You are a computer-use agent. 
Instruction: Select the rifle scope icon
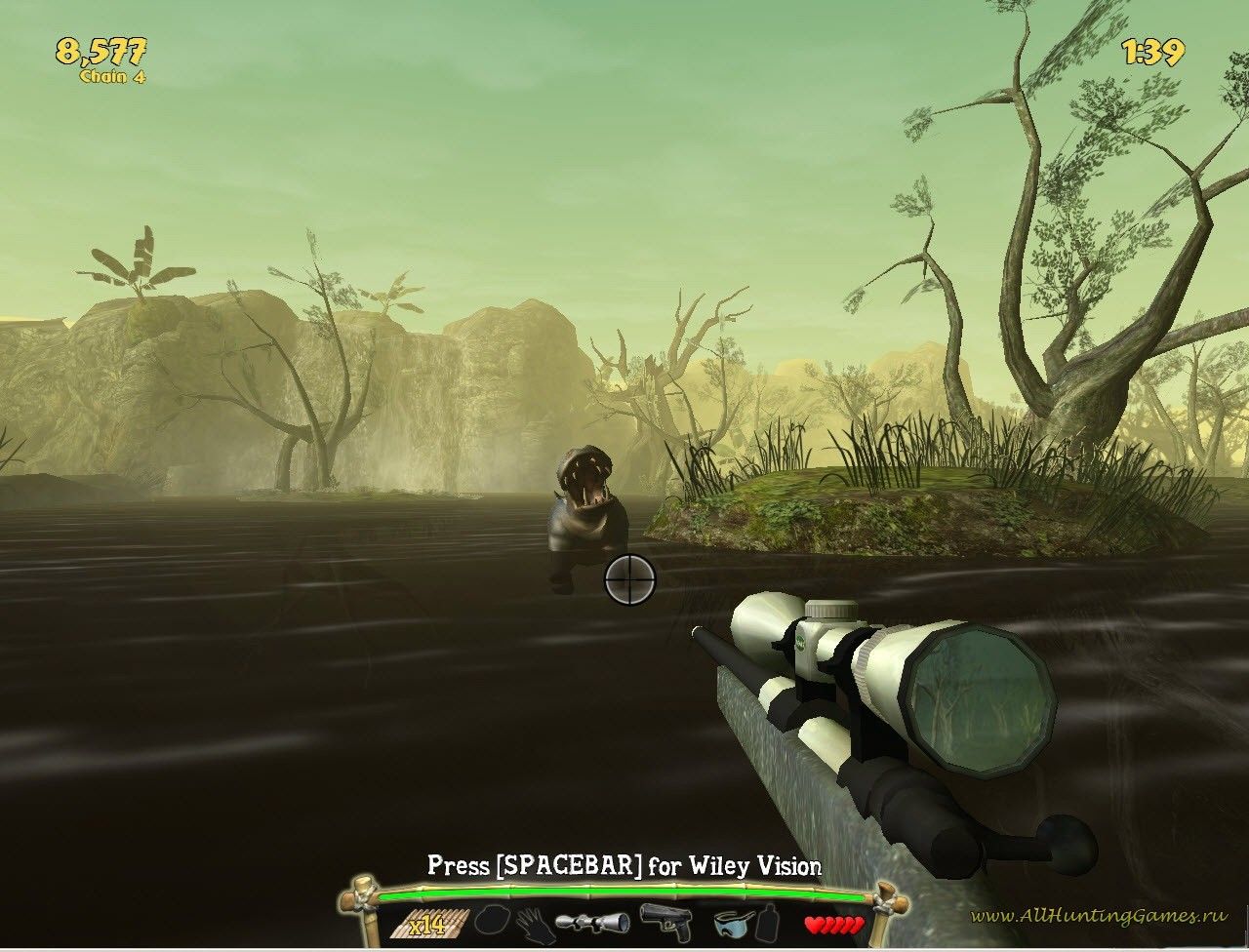(x=592, y=922)
